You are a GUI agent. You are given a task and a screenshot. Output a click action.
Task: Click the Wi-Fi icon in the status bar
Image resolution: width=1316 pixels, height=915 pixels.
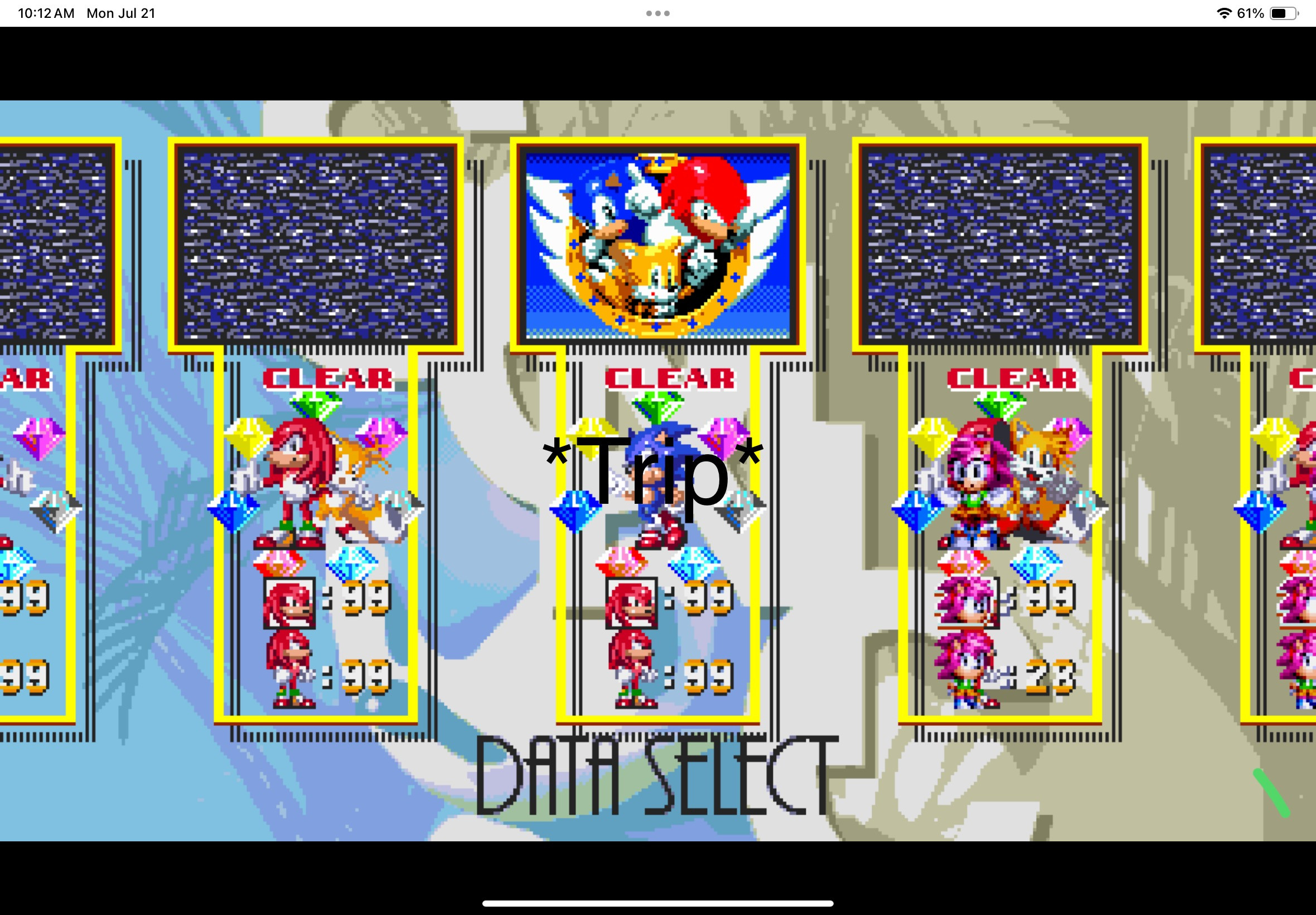click(x=1223, y=13)
